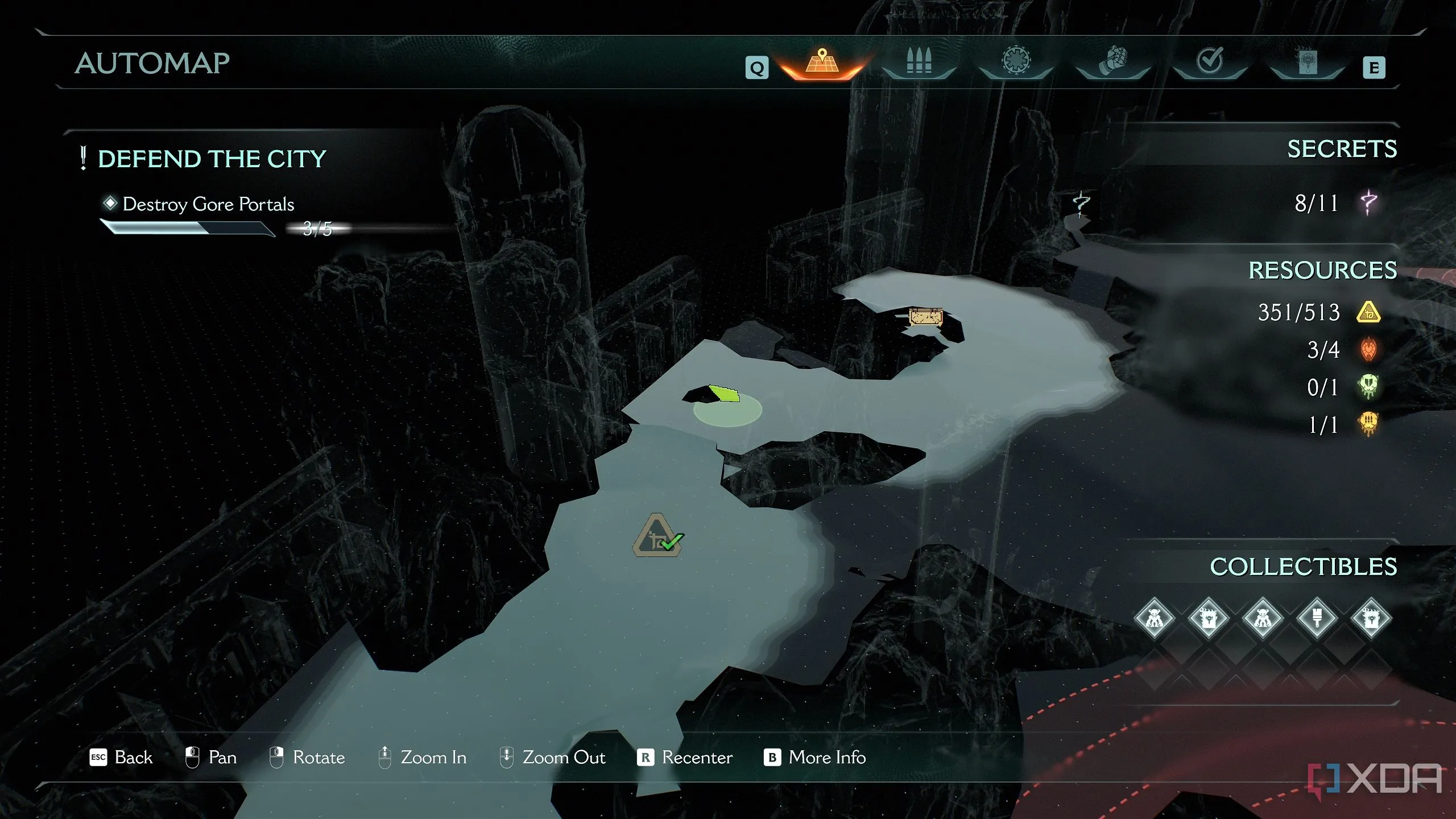Recenter the automap view
Viewport: 1456px width, 819px height.
coord(685,758)
